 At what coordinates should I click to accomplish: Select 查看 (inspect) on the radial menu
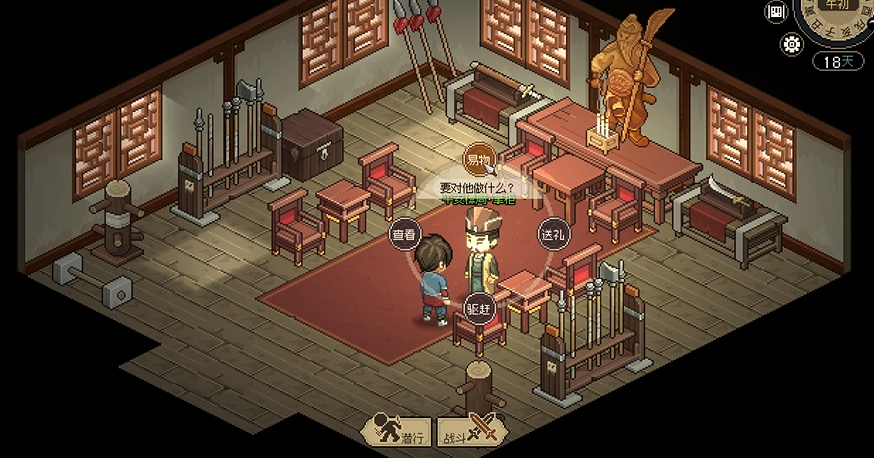404,235
